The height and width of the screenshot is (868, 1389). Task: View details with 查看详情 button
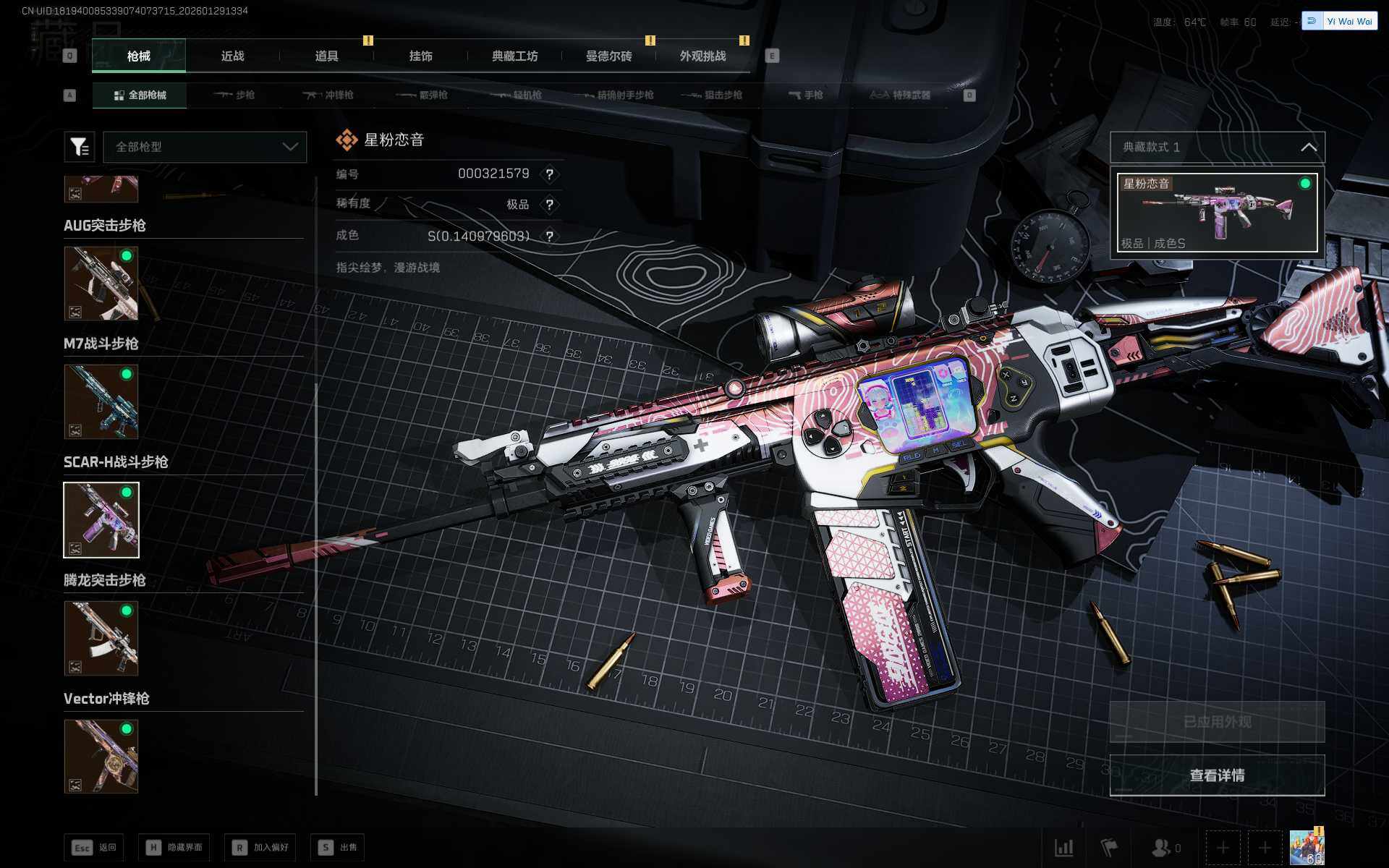point(1217,775)
